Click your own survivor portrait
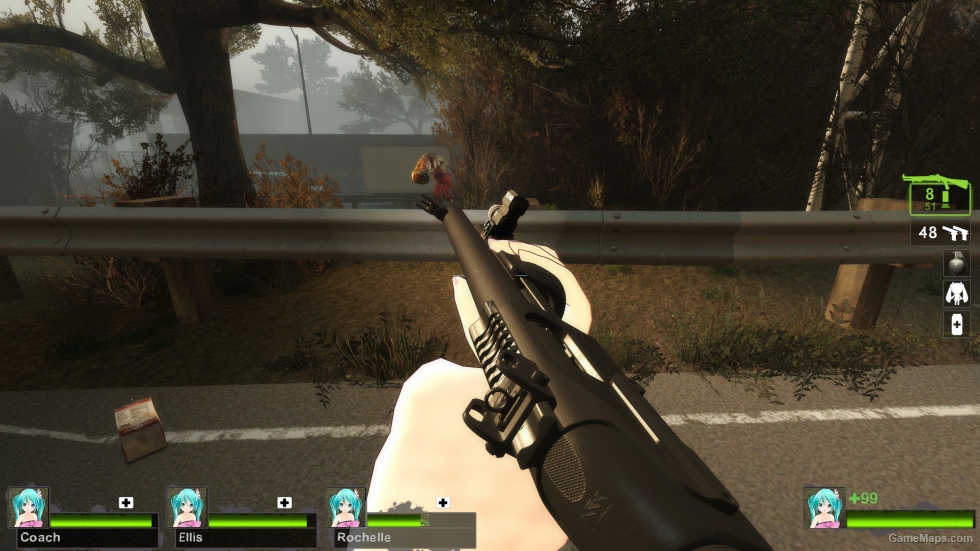This screenshot has width=980, height=551. (825, 507)
